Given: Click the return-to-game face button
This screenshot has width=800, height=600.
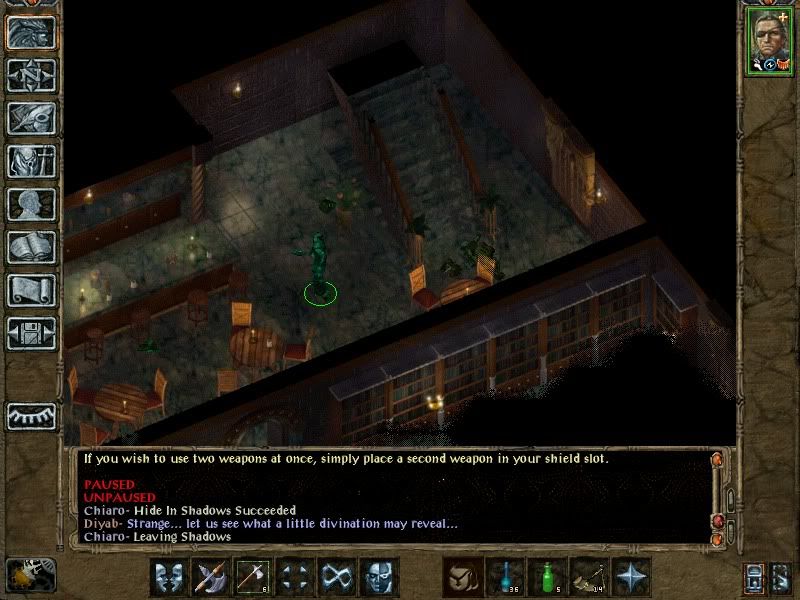Looking at the screenshot, I should 31,33.
